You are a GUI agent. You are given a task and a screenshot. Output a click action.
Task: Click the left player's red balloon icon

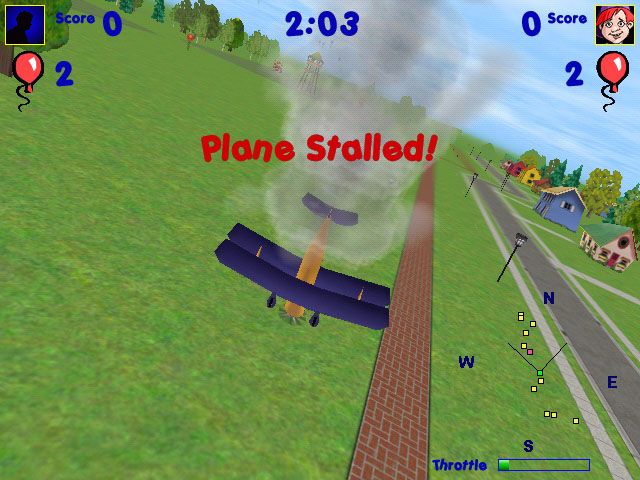pos(27,73)
